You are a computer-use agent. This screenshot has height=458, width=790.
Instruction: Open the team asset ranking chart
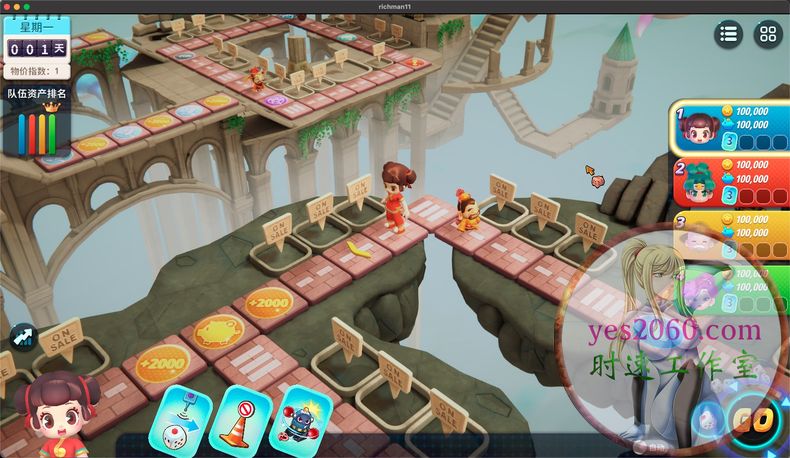37,125
